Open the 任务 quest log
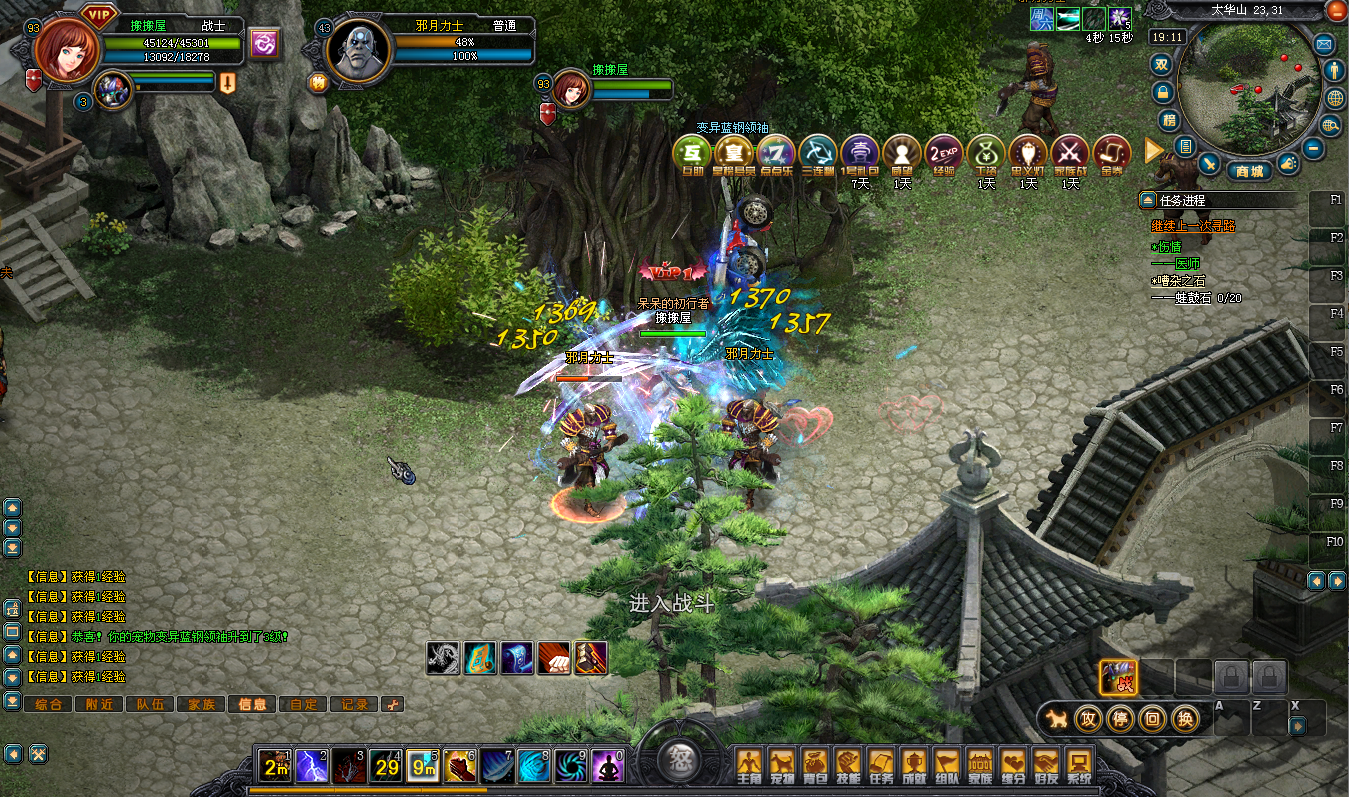 [x=880, y=767]
